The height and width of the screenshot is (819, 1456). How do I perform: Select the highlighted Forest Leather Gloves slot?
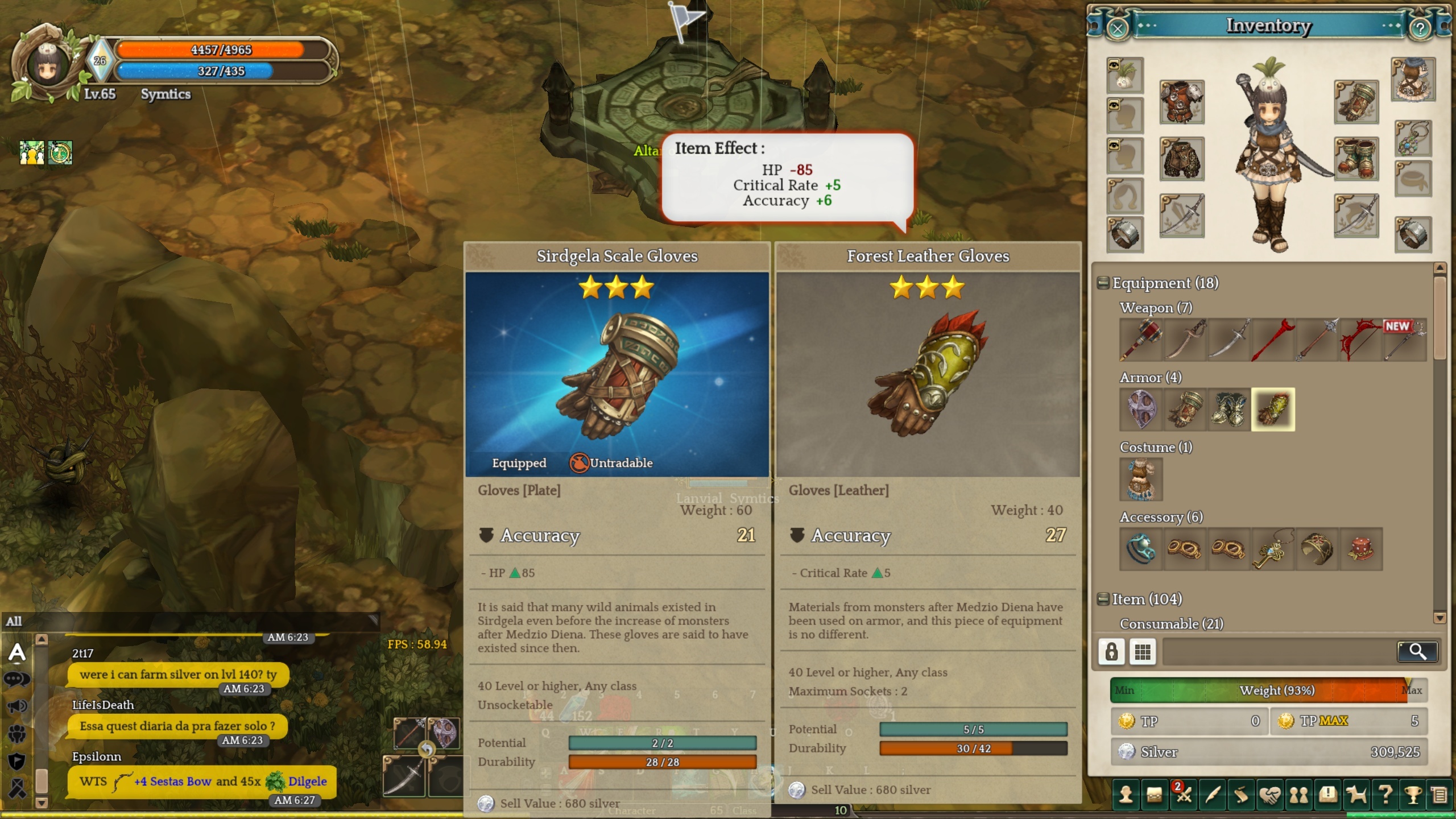[x=1273, y=409]
